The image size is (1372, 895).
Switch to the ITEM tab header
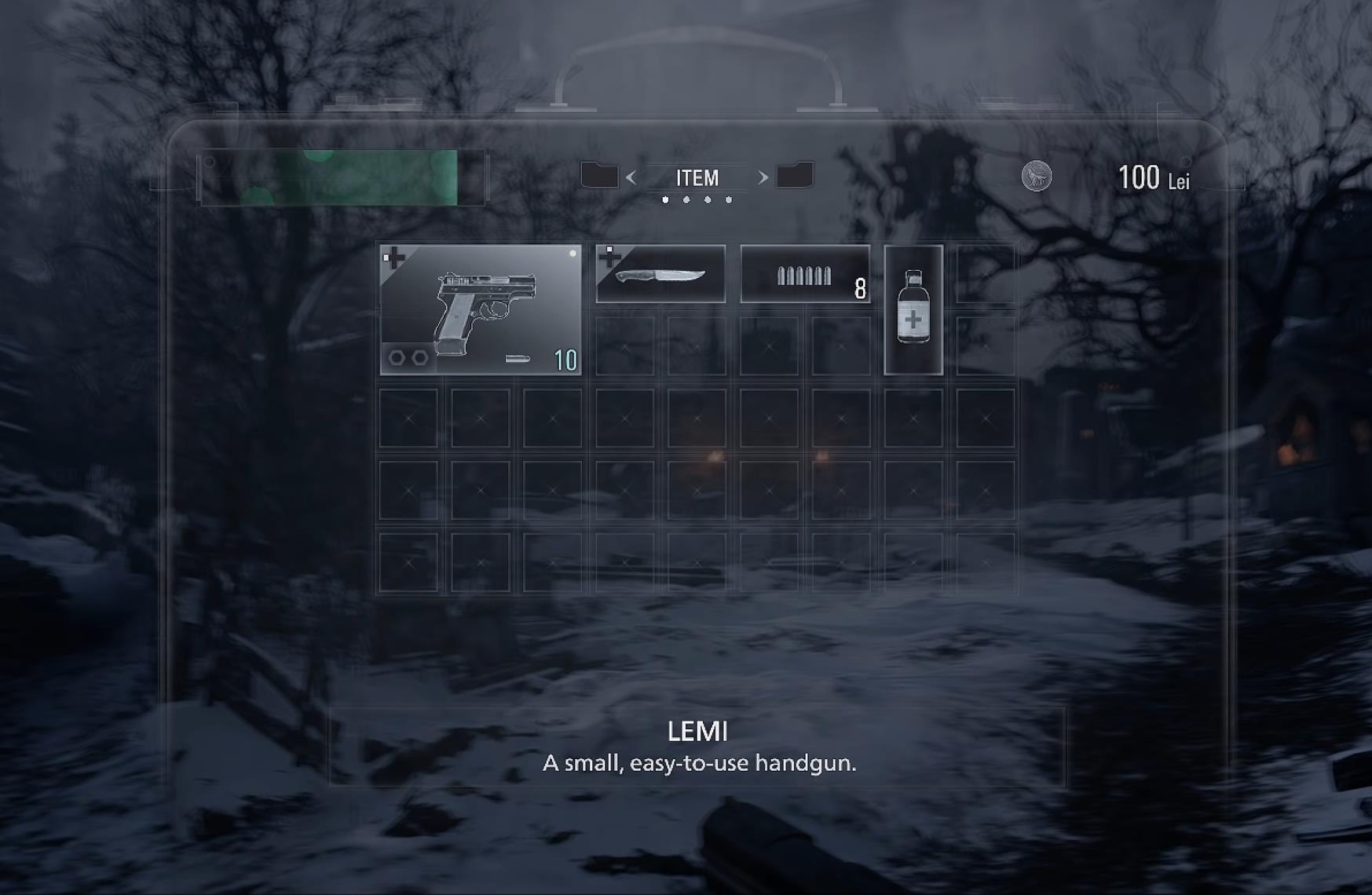point(697,177)
